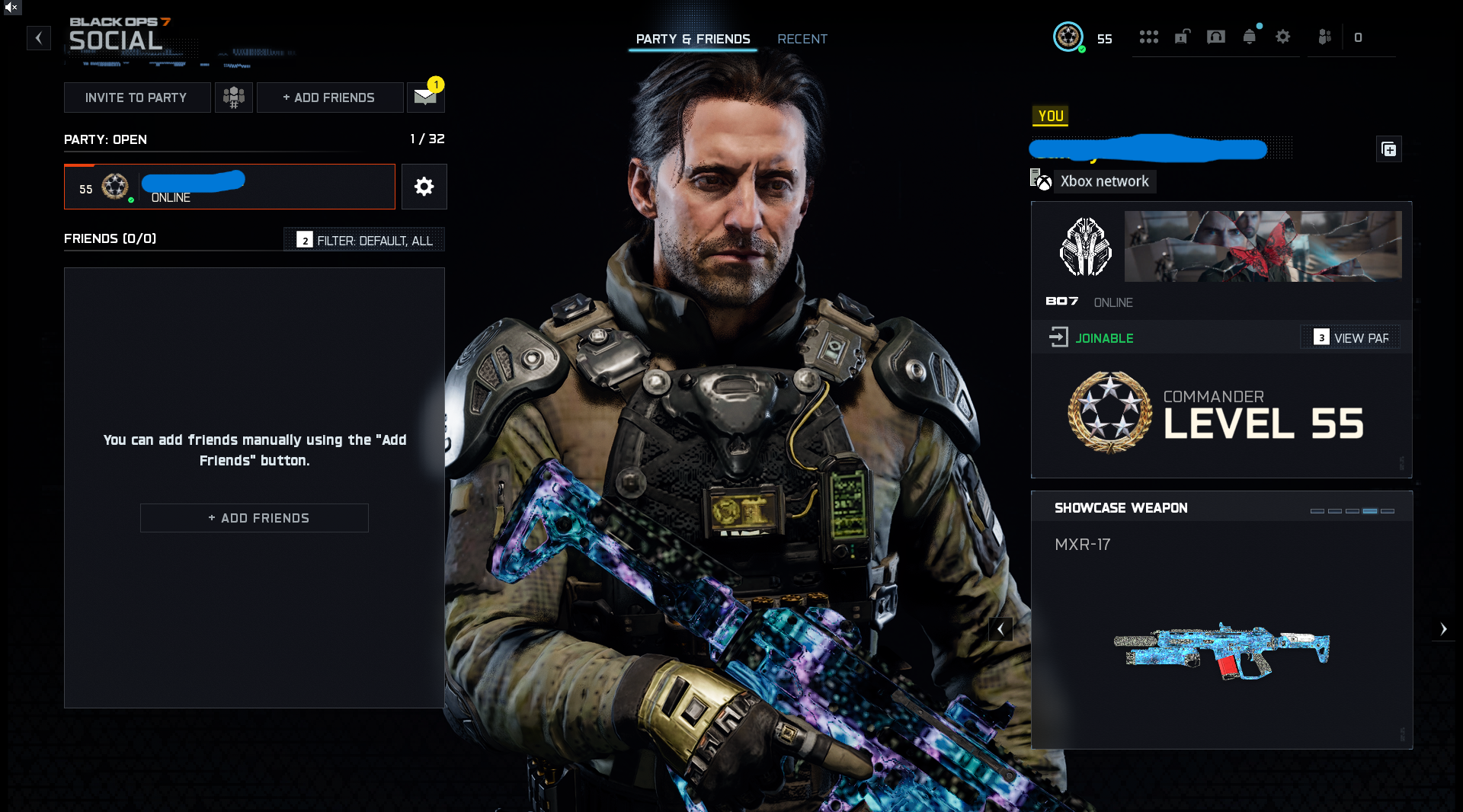
Task: Open notifications via the bell icon
Action: pyautogui.click(x=1250, y=37)
